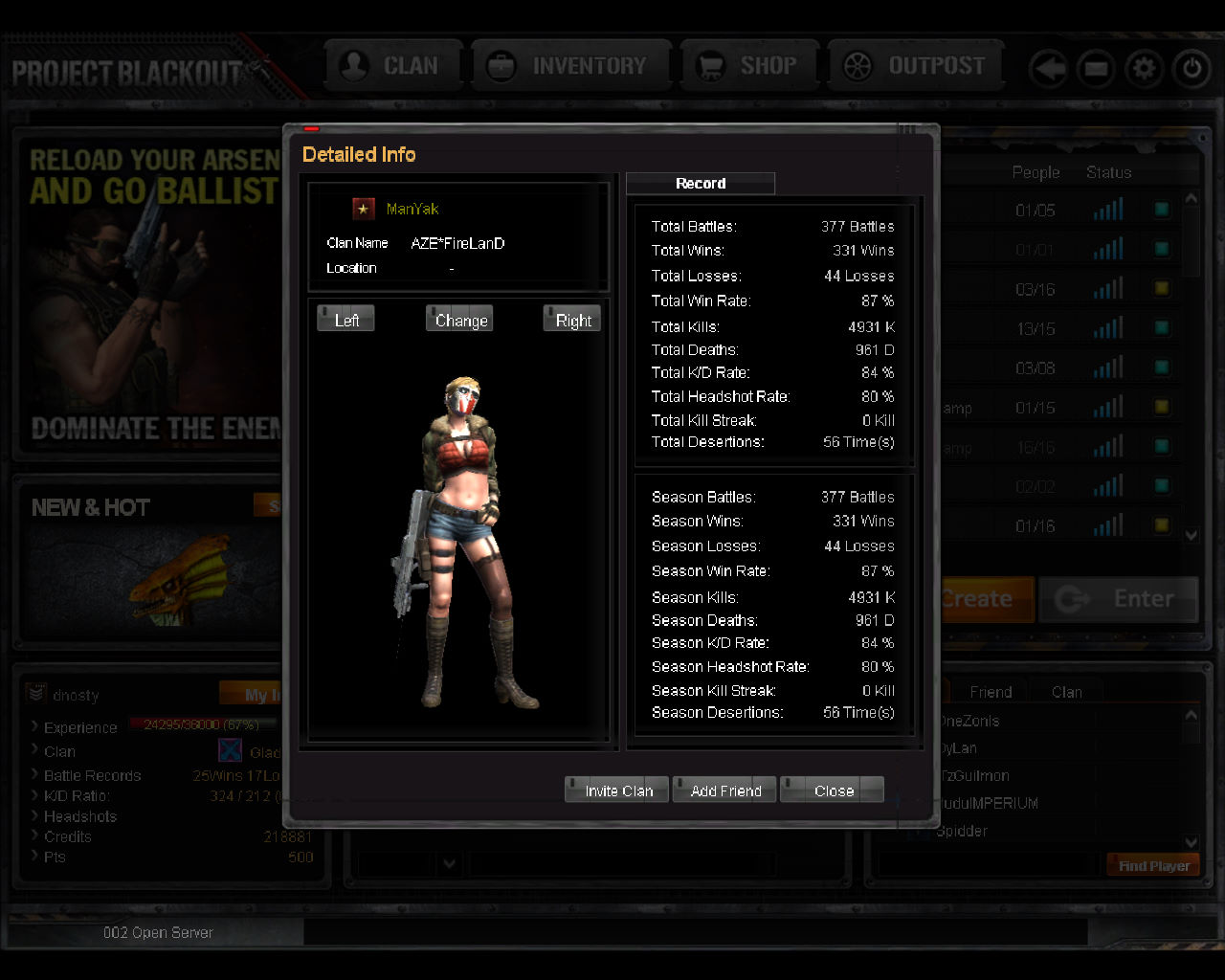Switch to the Clan list tab

(1066, 692)
